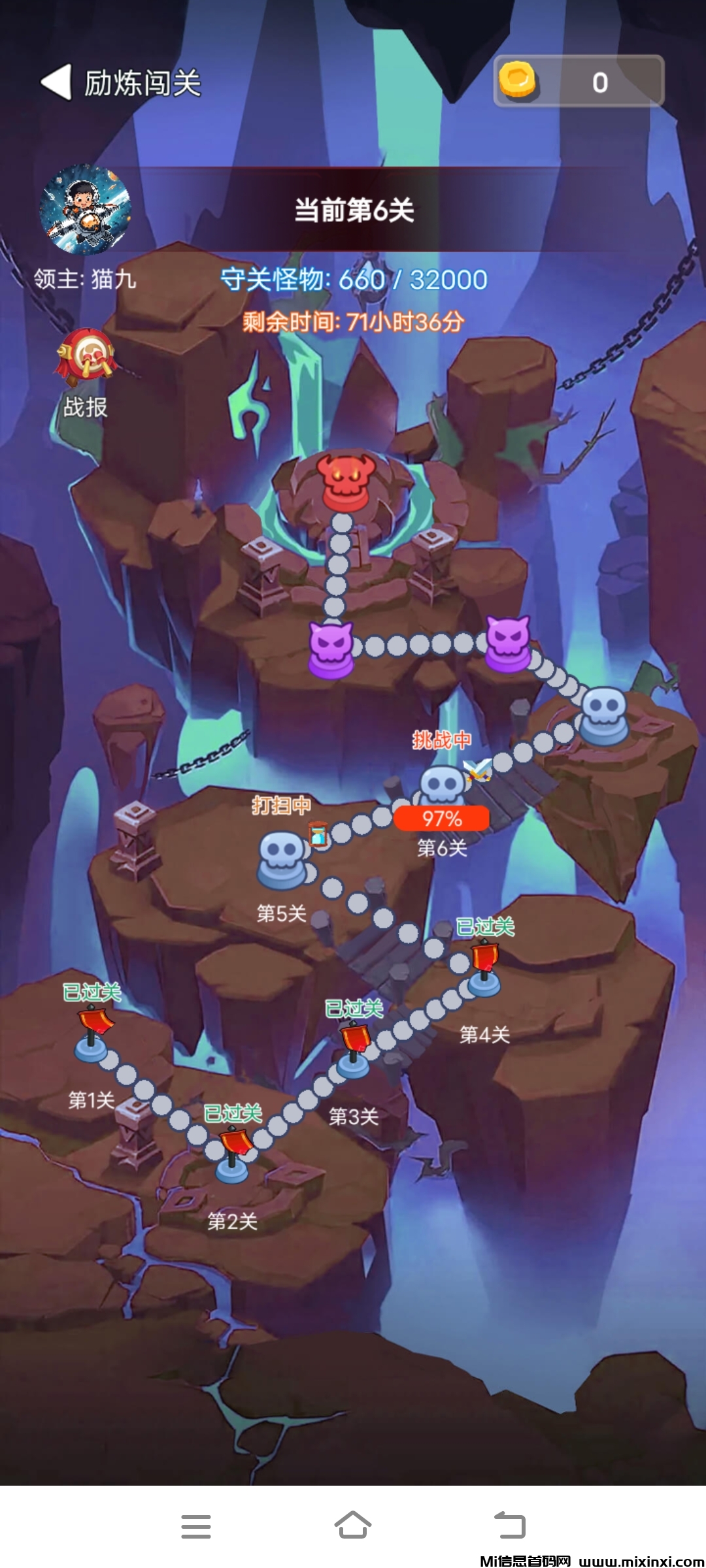Go back using the white arrow
The height and width of the screenshot is (1568, 706).
click(x=57, y=82)
